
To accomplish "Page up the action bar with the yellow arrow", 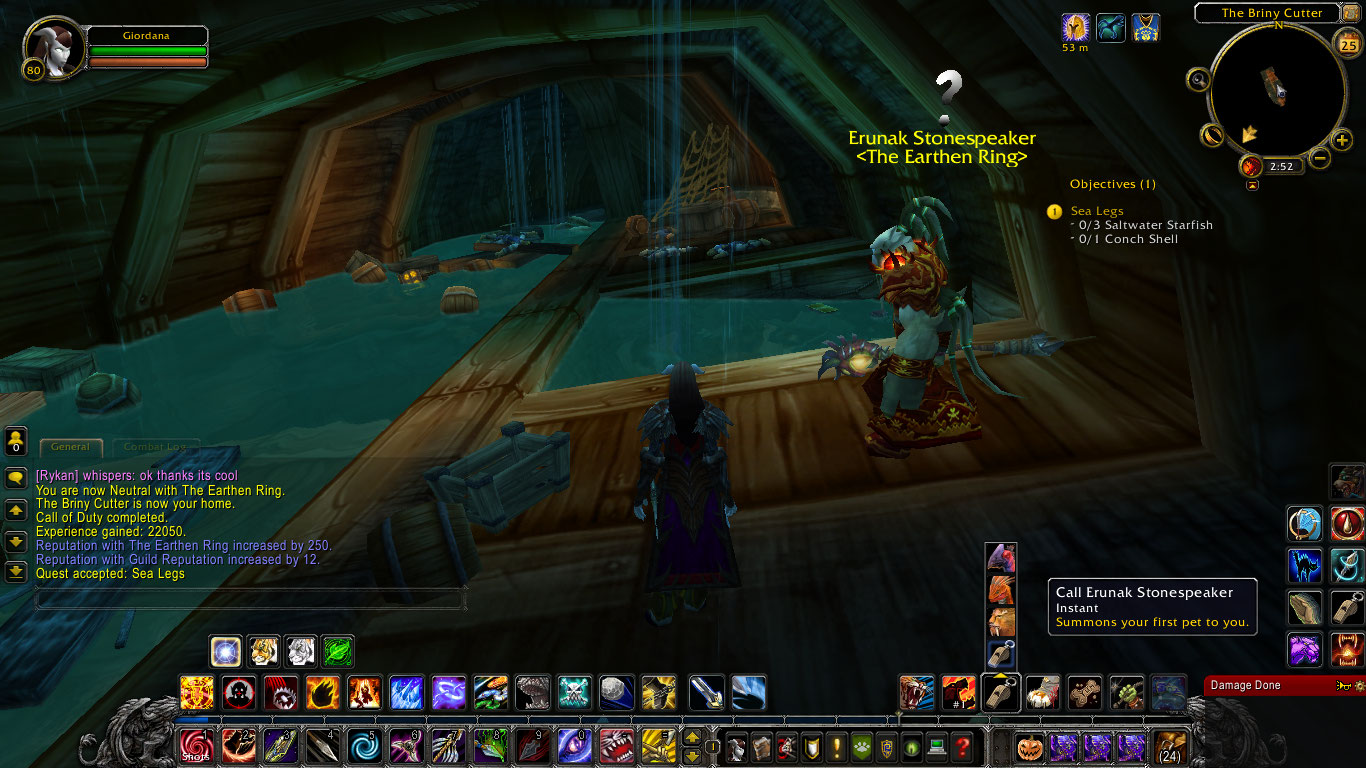I will pyautogui.click(x=692, y=737).
